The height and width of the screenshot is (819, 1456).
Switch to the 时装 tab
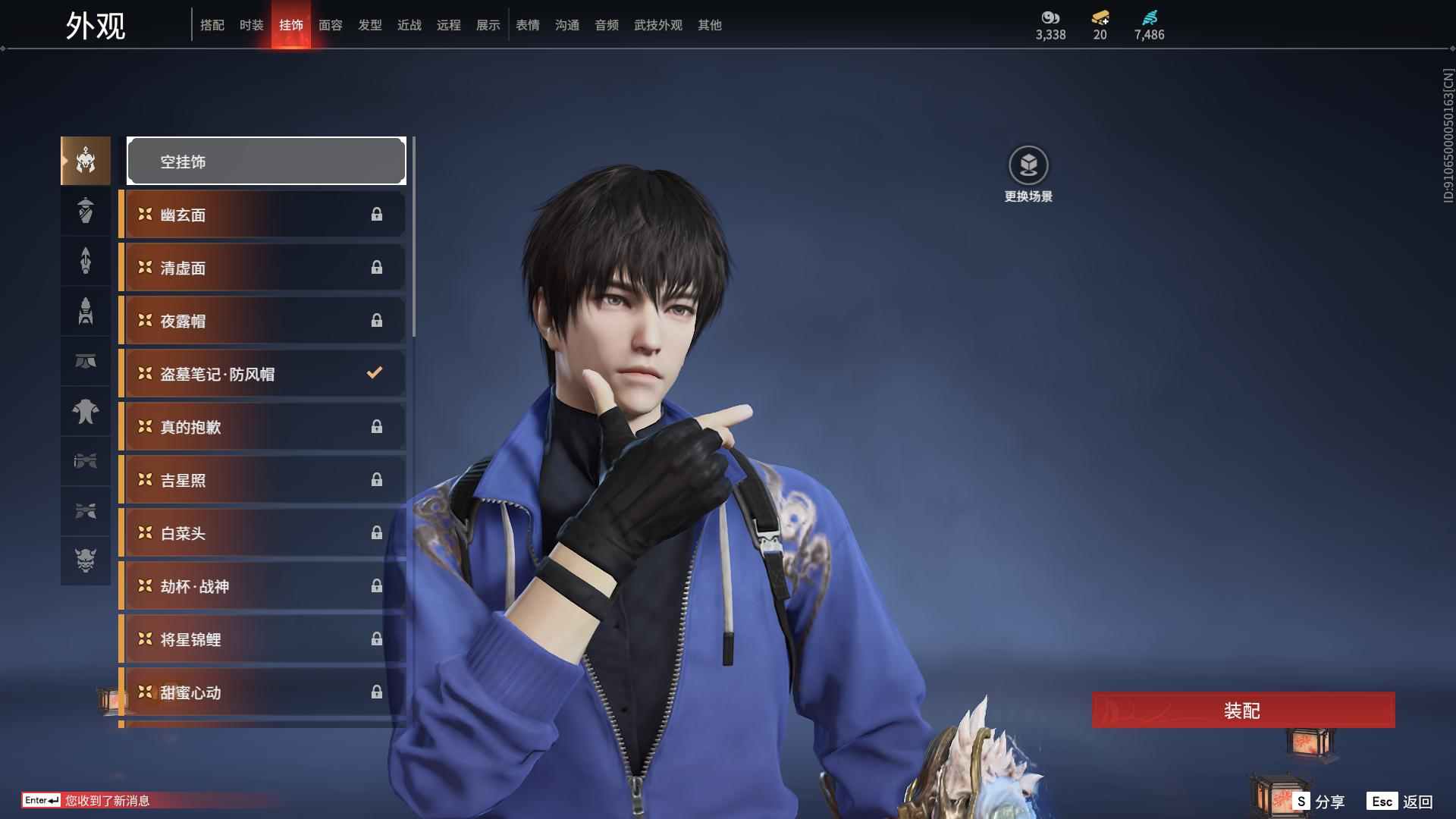pyautogui.click(x=251, y=25)
